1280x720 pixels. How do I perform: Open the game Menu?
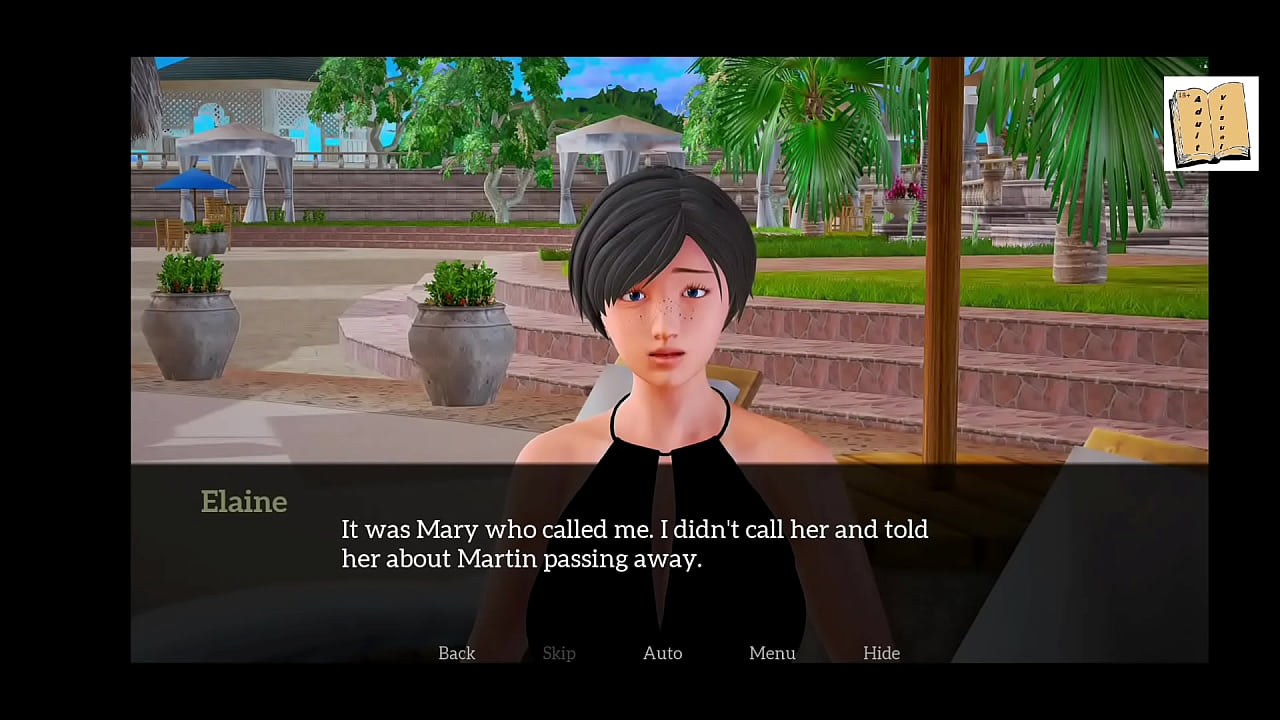[772, 653]
